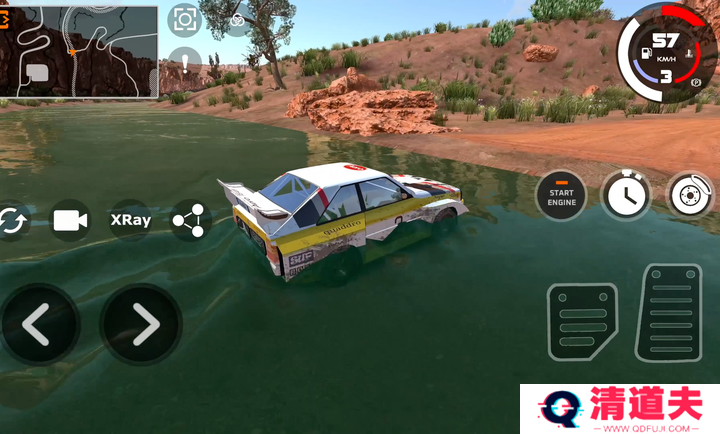The image size is (720, 434).
Task: Tap the Start Engine button
Action: [x=561, y=194]
